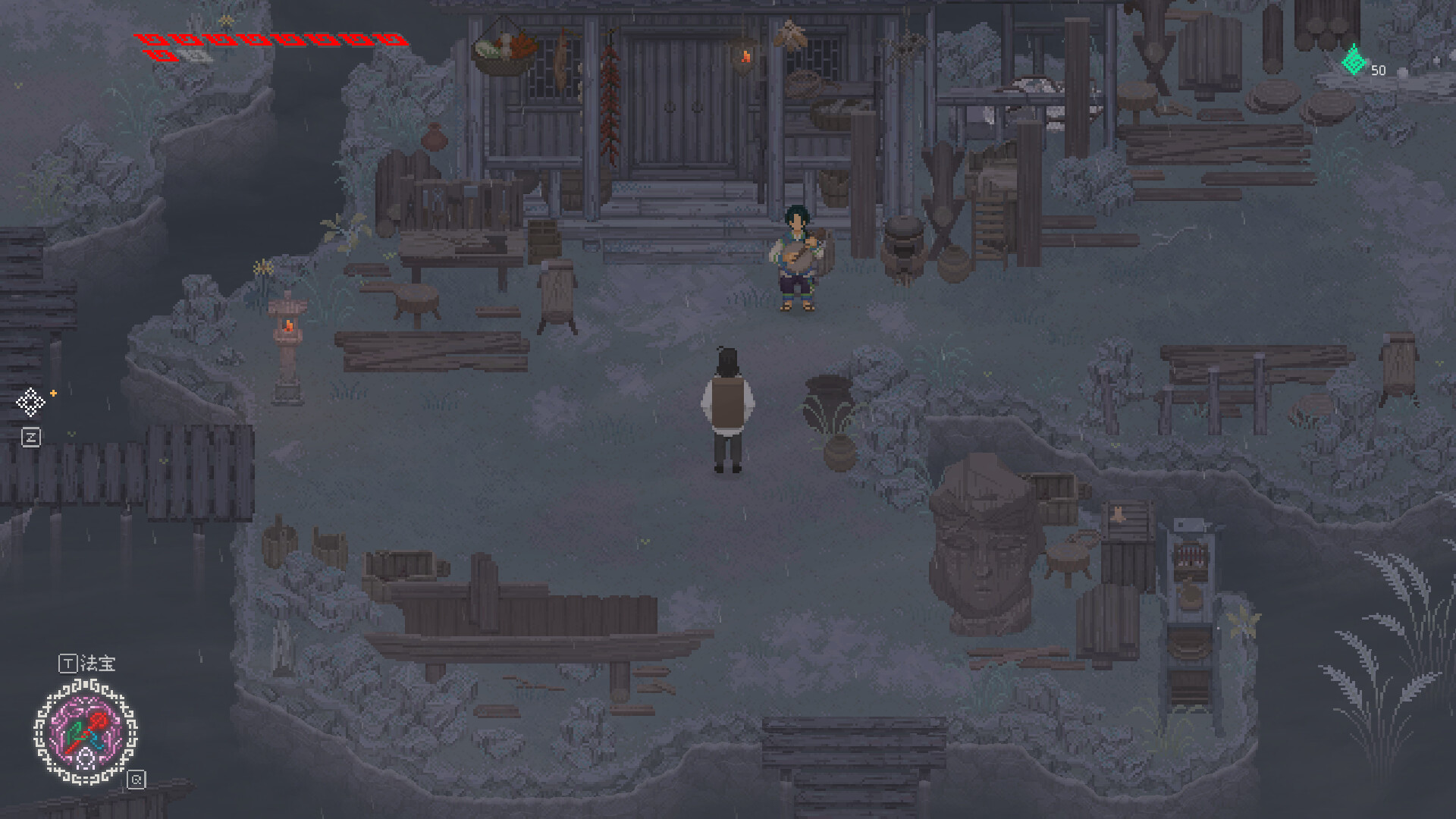
Task: Click the green jade currency icon
Action: [1354, 61]
